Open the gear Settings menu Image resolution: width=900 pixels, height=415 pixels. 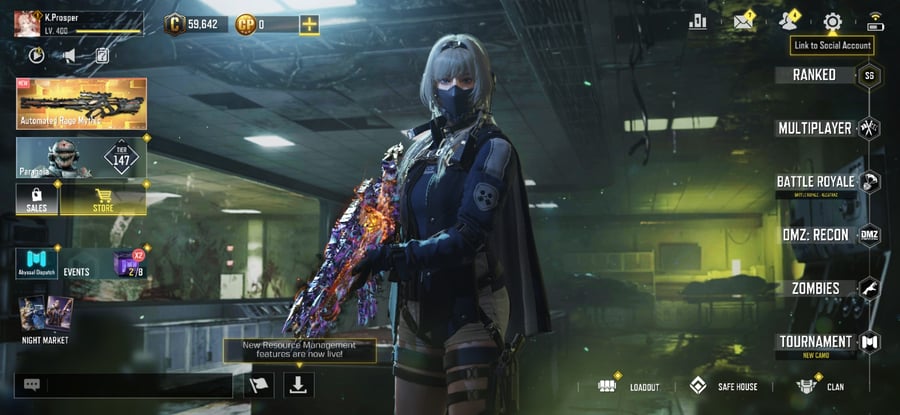click(832, 22)
